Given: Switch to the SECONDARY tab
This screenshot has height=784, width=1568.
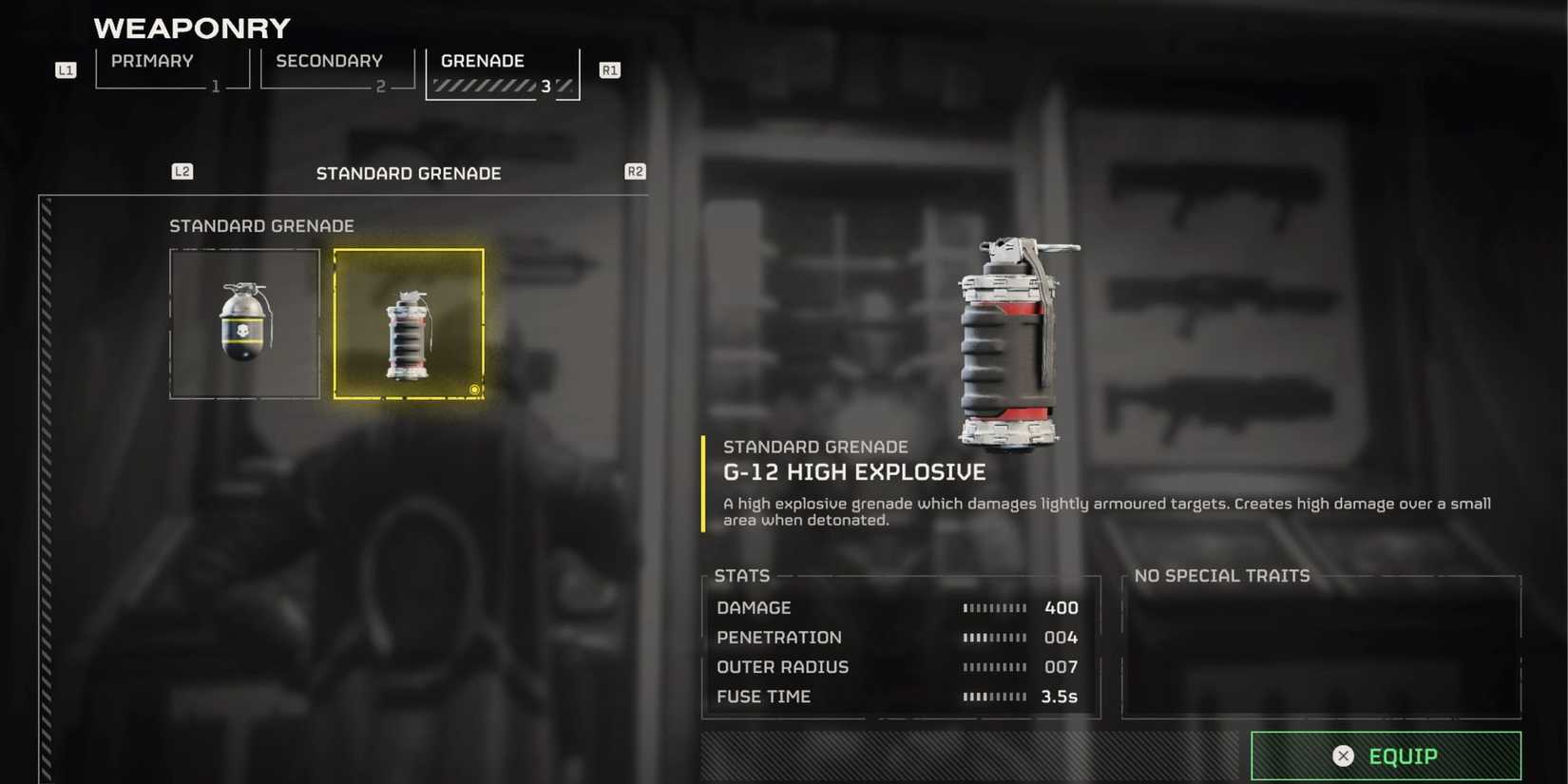Looking at the screenshot, I should pos(327,61).
